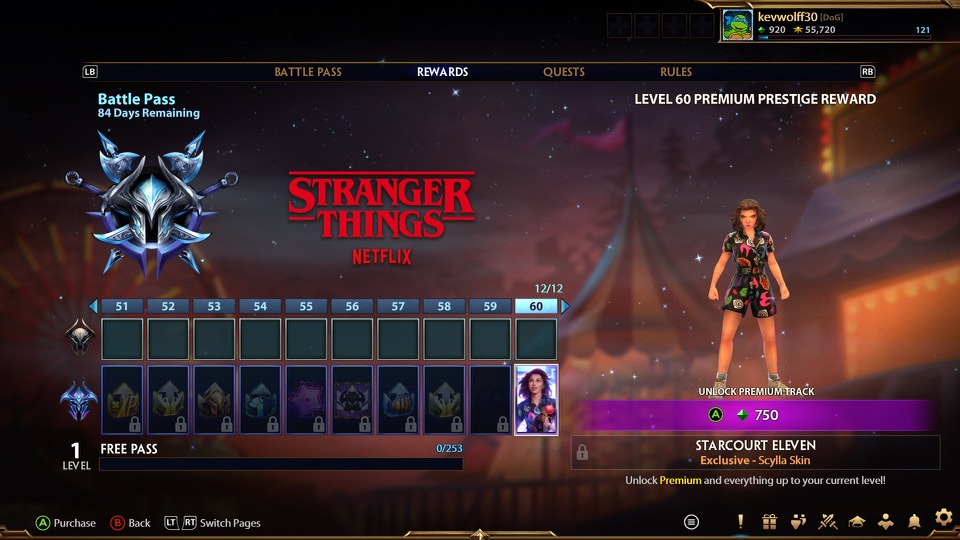The image size is (960, 540).
Task: Show the Rules tab
Action: (676, 72)
